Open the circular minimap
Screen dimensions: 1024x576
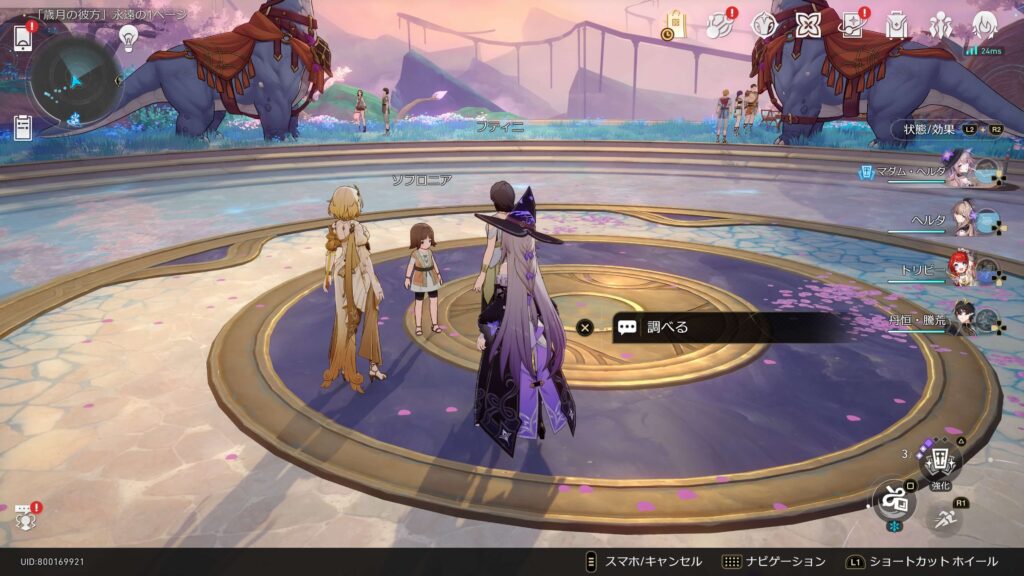tap(76, 80)
